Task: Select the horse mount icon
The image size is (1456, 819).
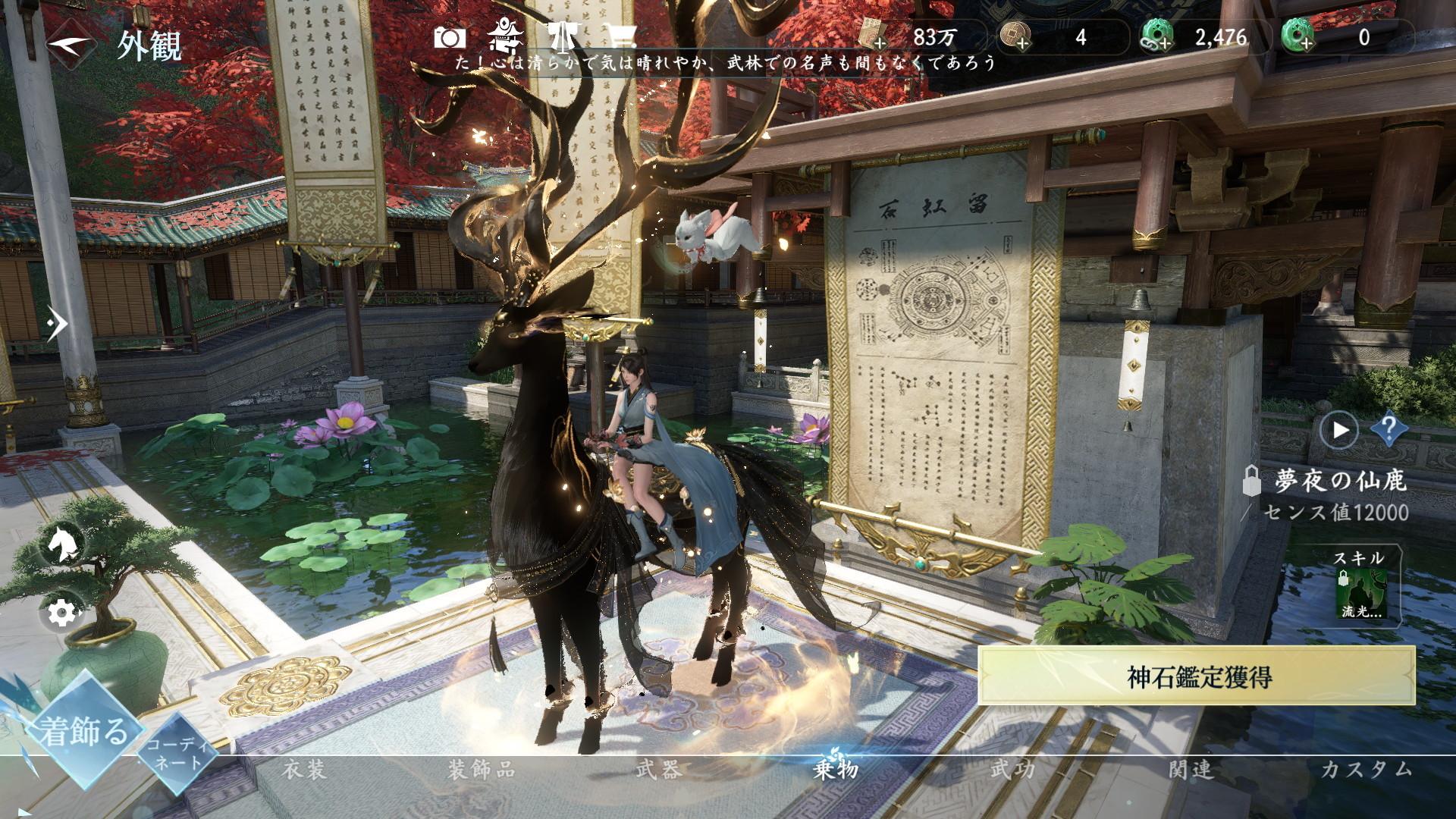Action: tap(60, 544)
